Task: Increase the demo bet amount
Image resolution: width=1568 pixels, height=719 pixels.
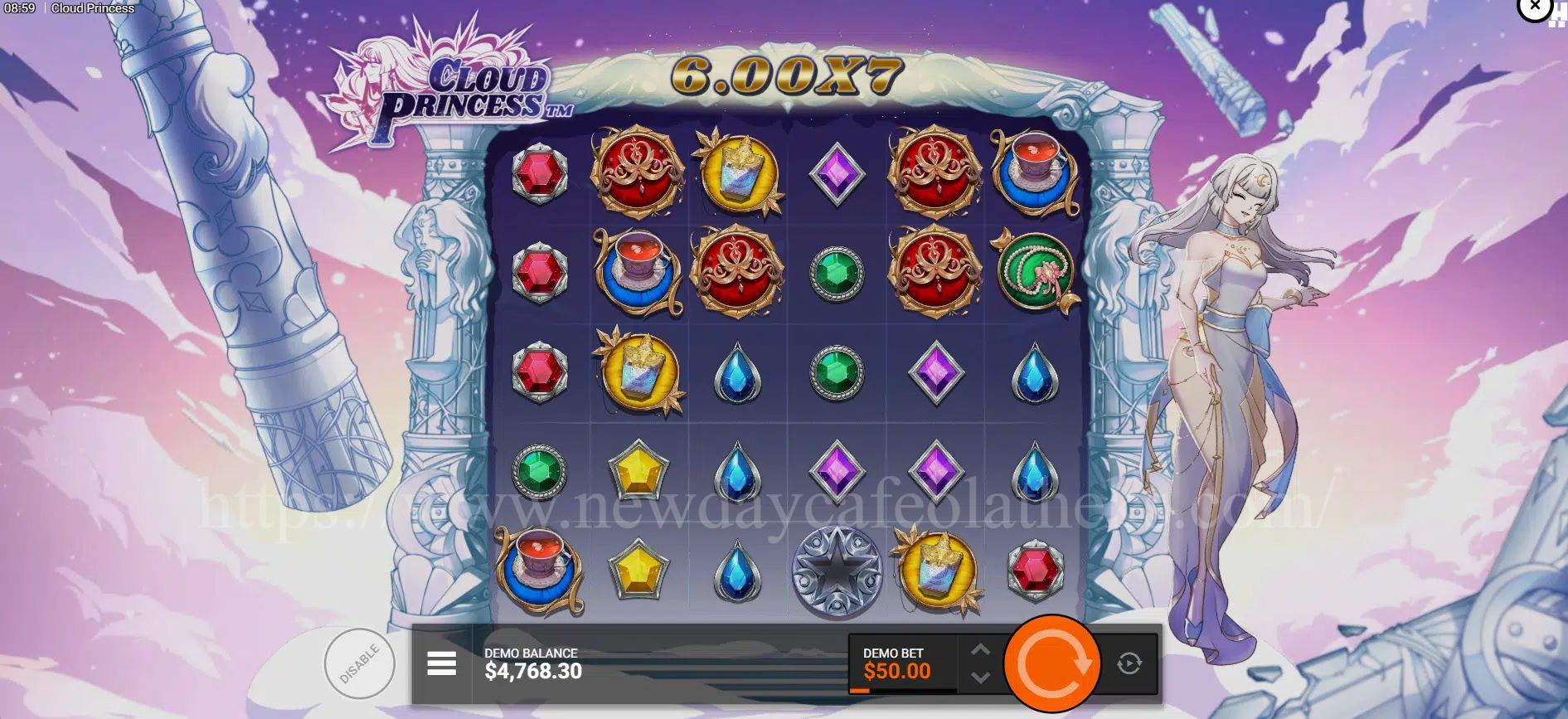Action: coord(980,649)
